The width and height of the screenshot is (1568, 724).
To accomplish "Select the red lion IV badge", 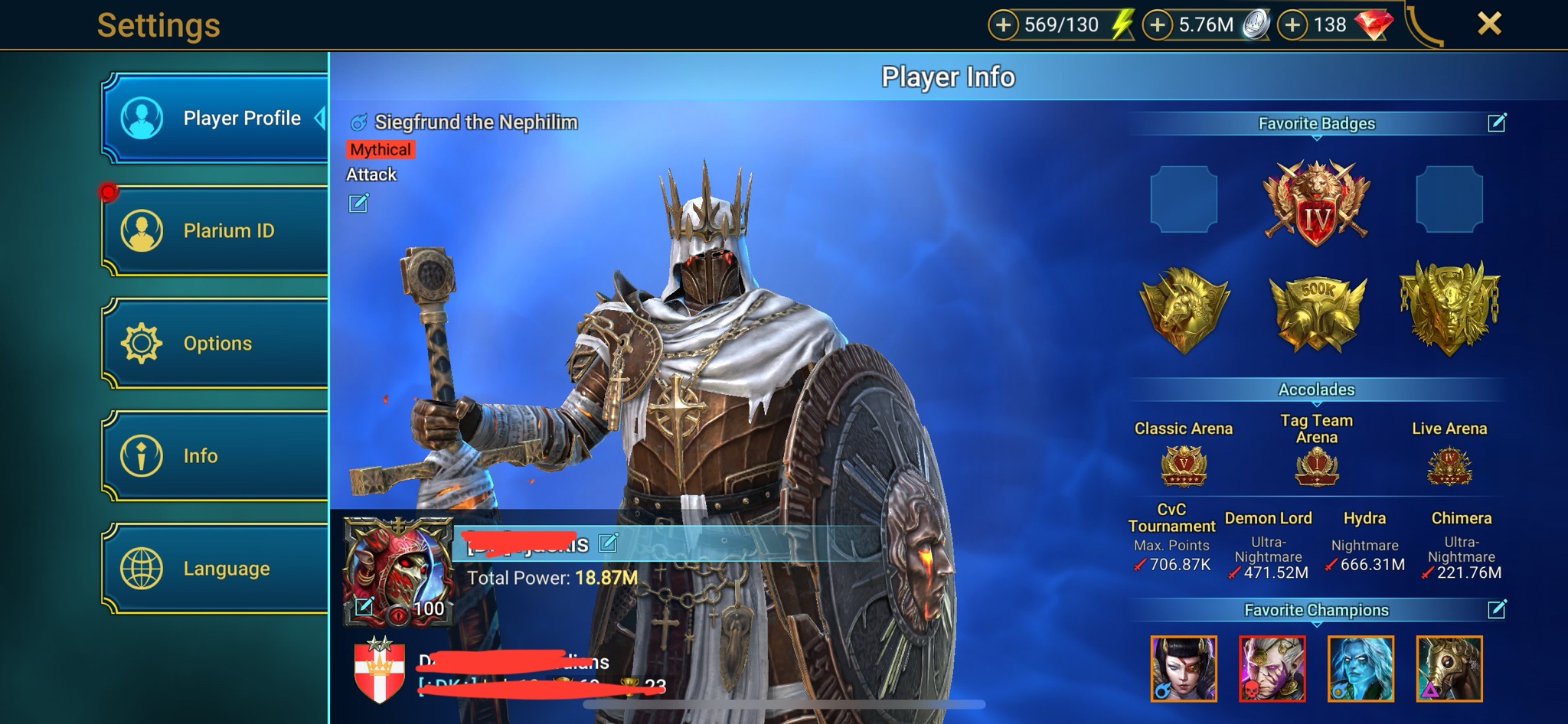I will (x=1316, y=203).
